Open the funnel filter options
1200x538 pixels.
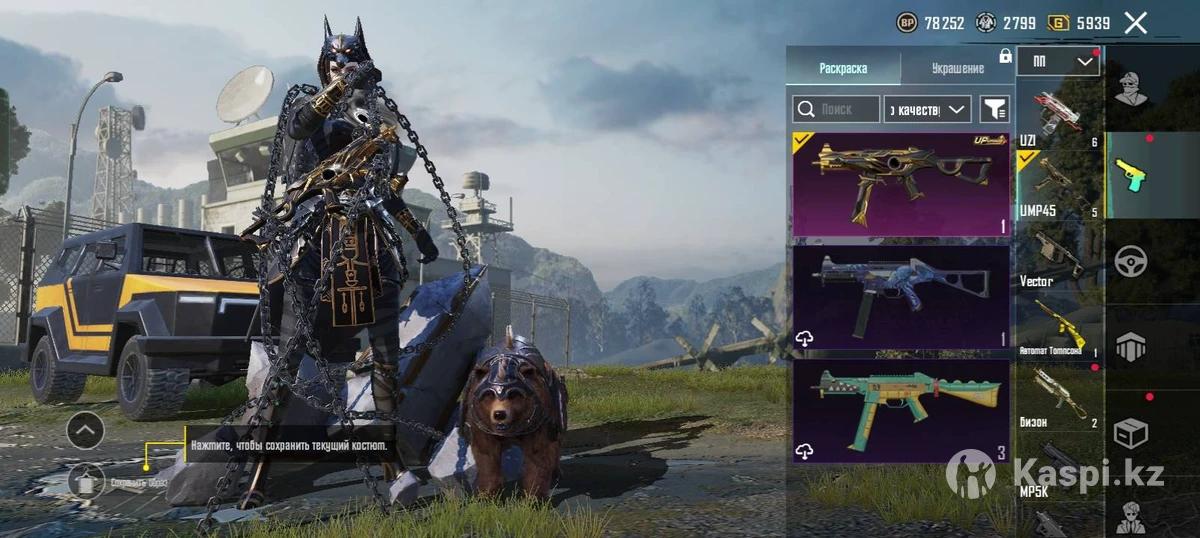[x=994, y=109]
